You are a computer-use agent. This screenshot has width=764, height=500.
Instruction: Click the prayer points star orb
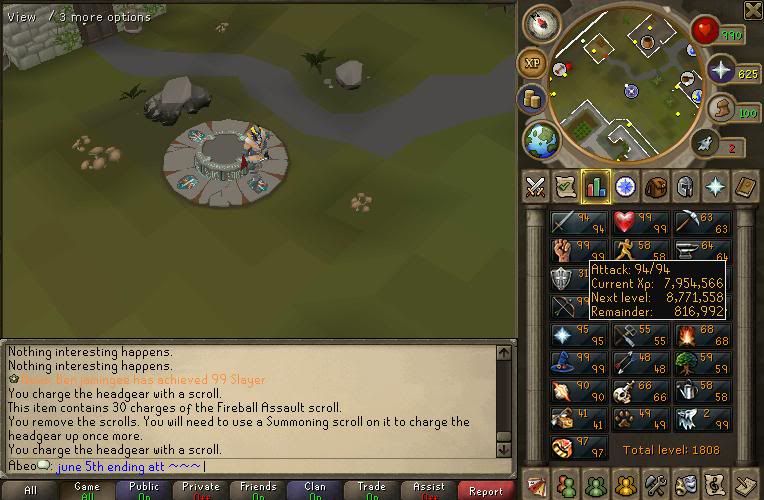click(x=720, y=70)
